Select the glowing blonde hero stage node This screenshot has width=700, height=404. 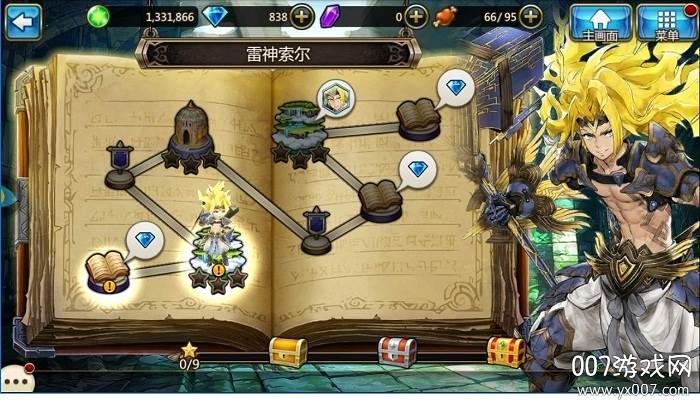(218, 245)
